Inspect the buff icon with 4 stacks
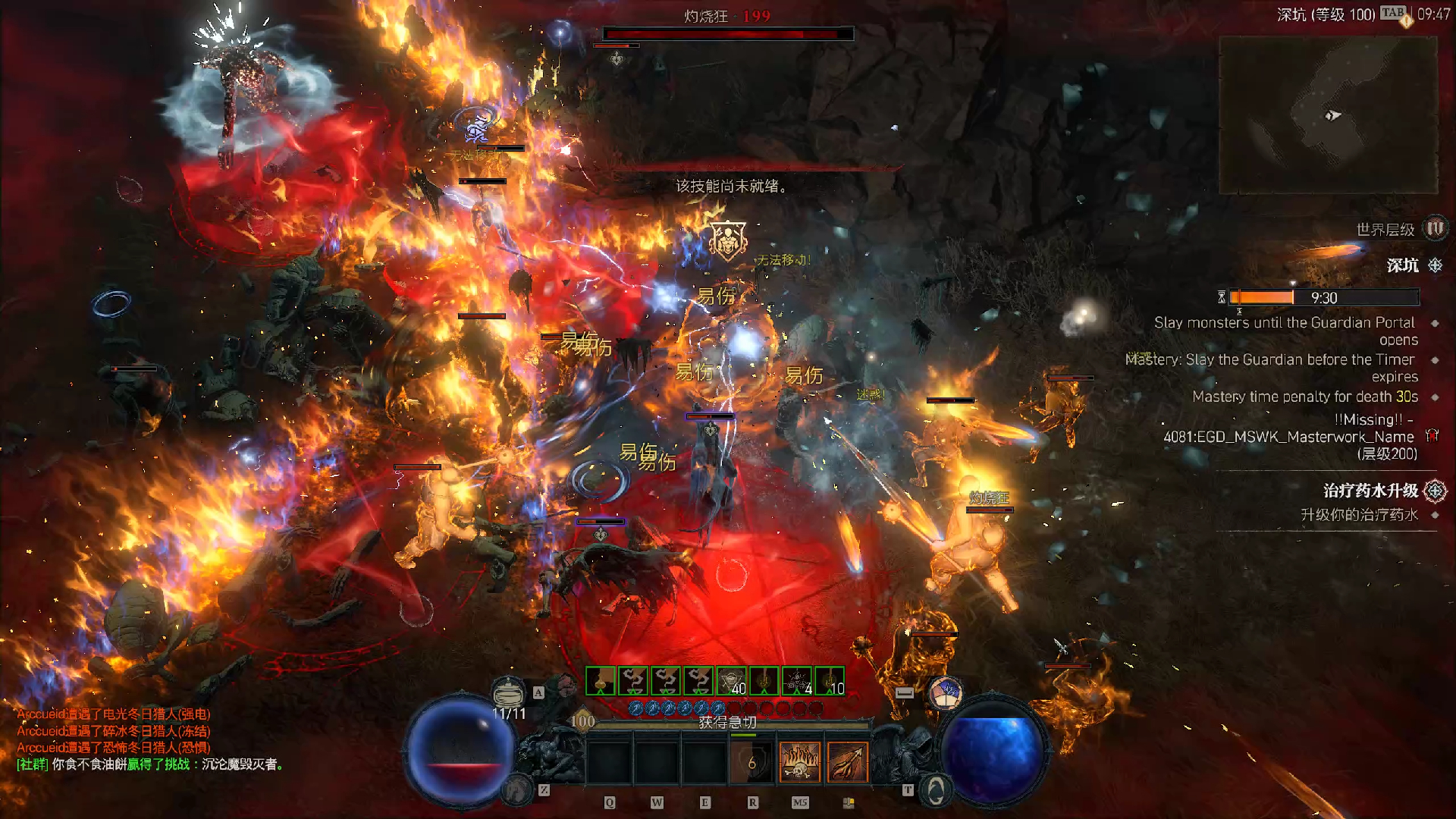Image resolution: width=1456 pixels, height=819 pixels. click(797, 681)
